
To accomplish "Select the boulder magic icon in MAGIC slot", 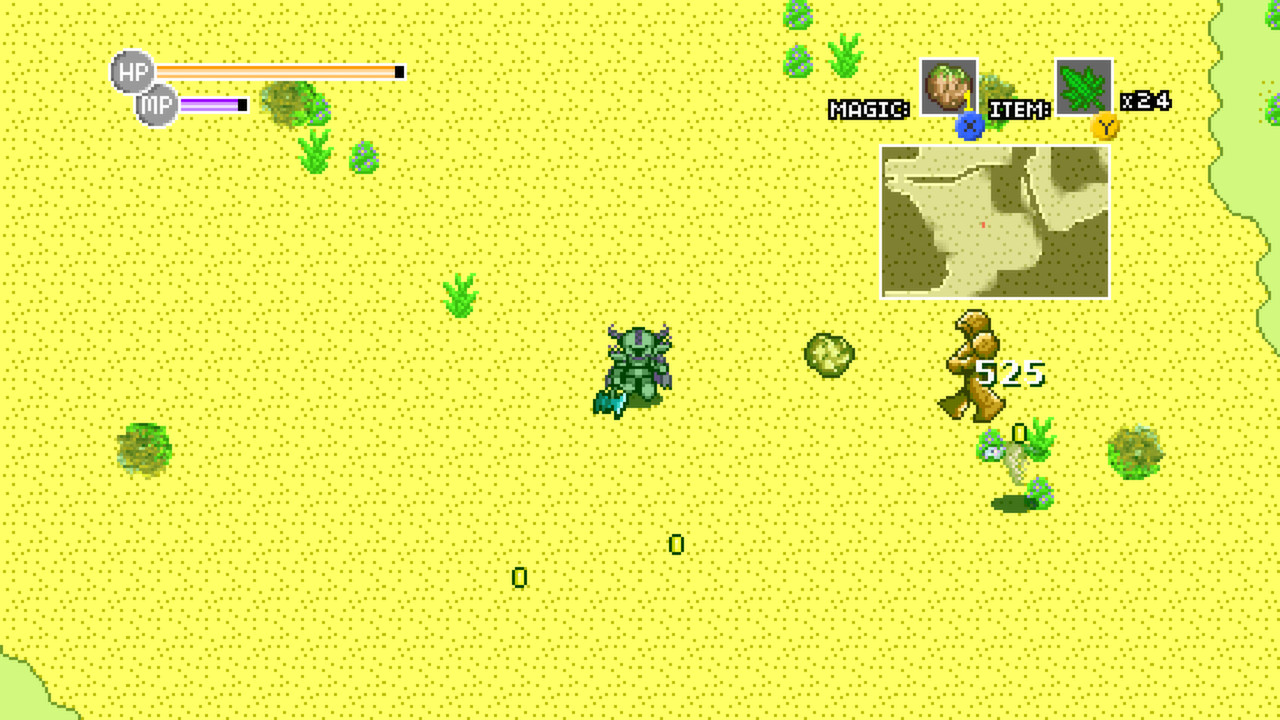I will coord(947,87).
